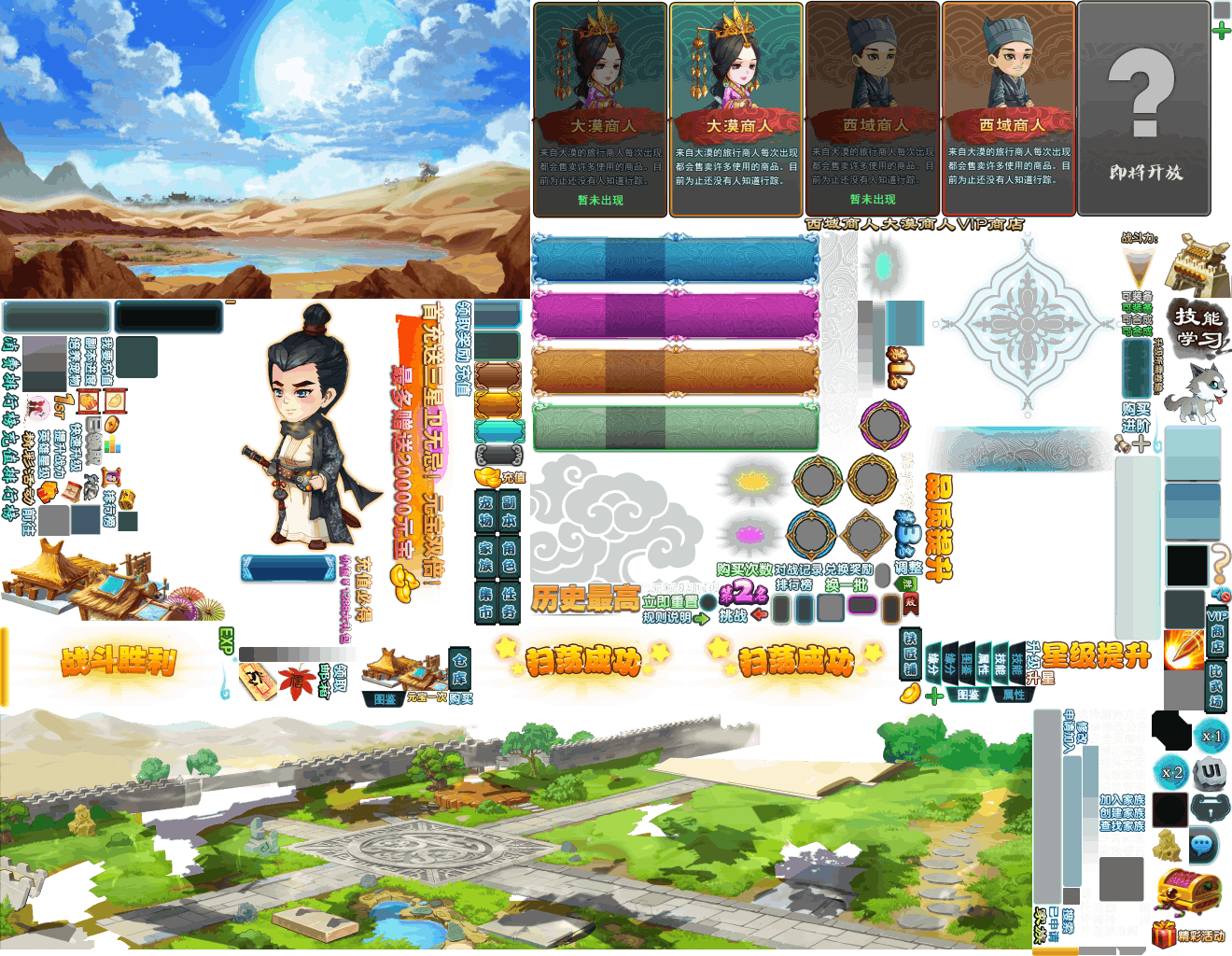The width and height of the screenshot is (1232, 956).
Task: Toggle the speaker mute sound icon
Action: pos(1221,595)
